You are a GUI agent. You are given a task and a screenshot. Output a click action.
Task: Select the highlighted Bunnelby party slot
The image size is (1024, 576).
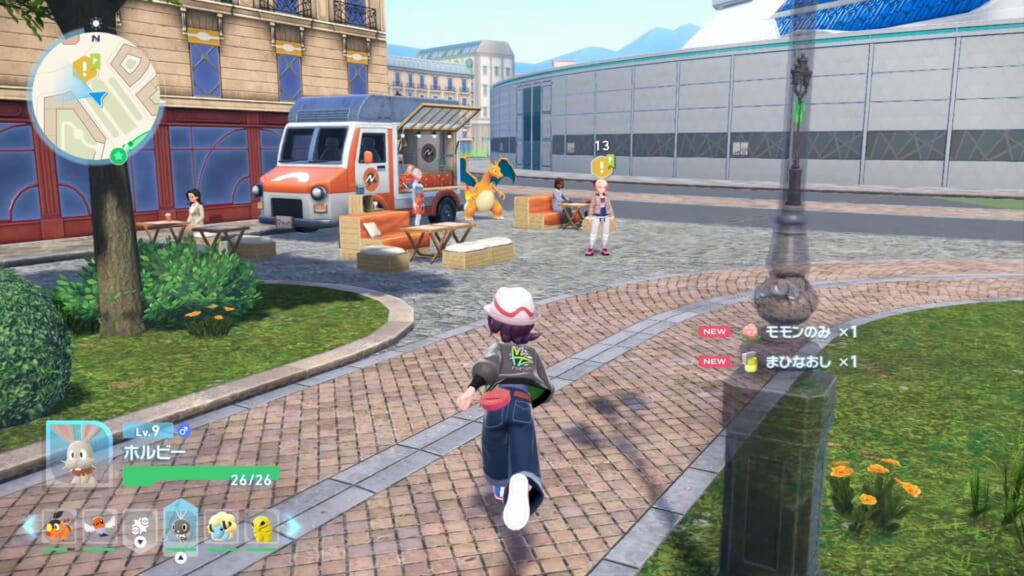tap(182, 524)
